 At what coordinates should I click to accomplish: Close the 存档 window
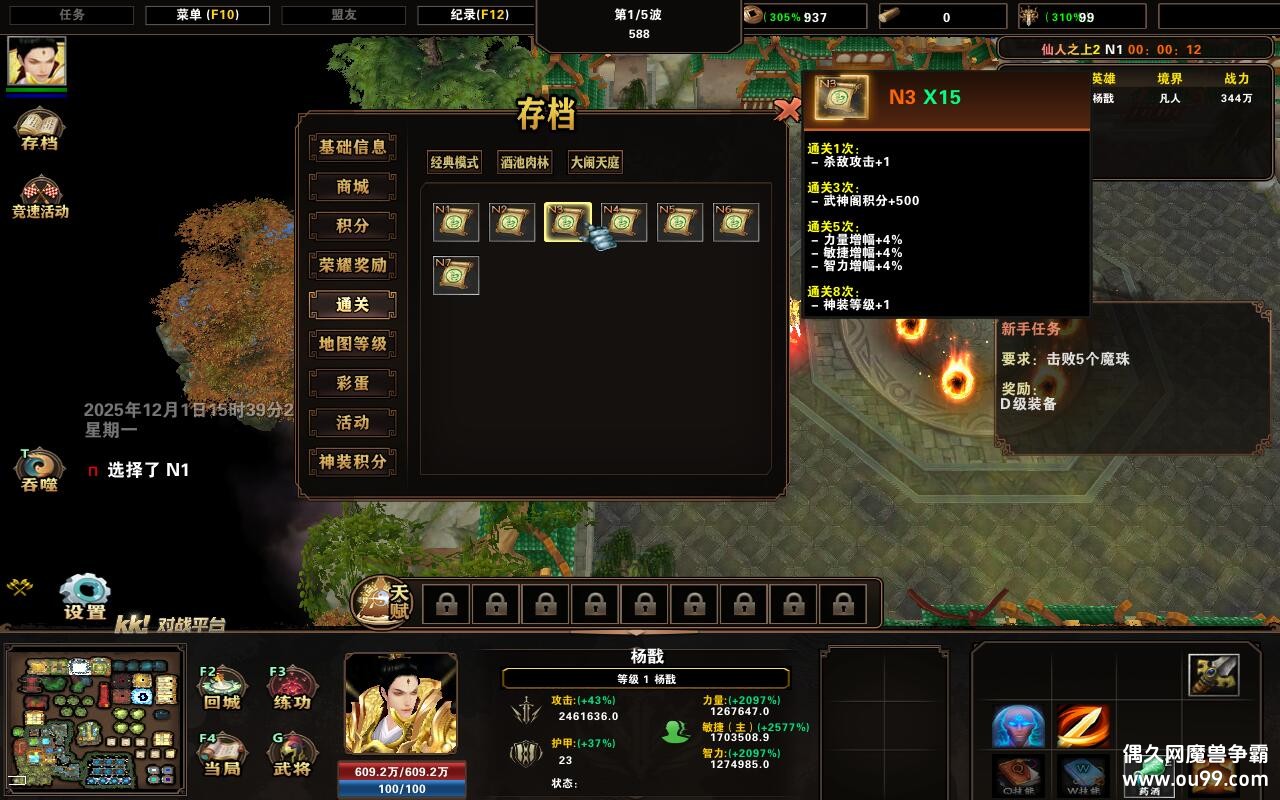click(788, 110)
